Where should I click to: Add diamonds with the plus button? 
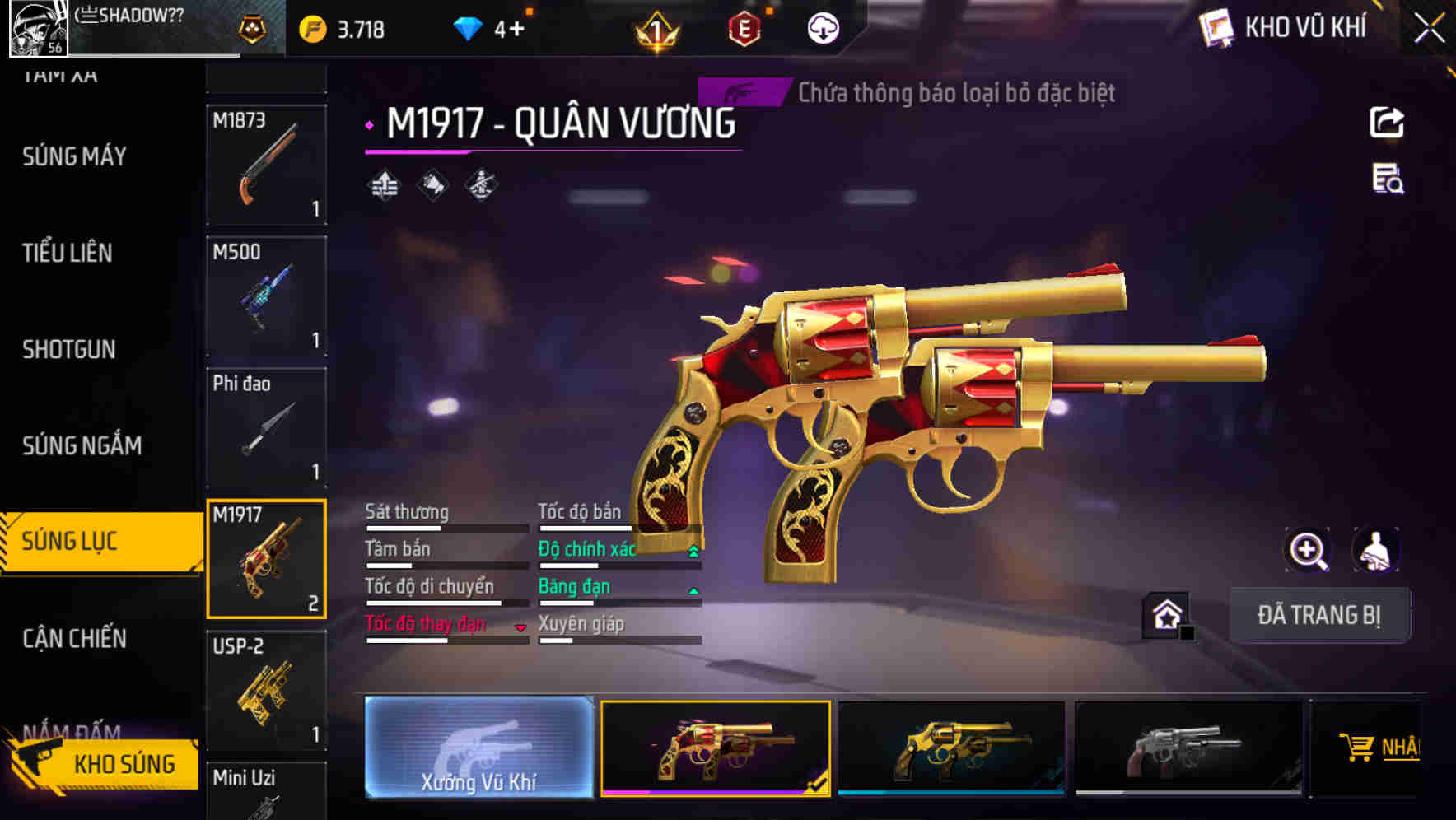pos(516,30)
